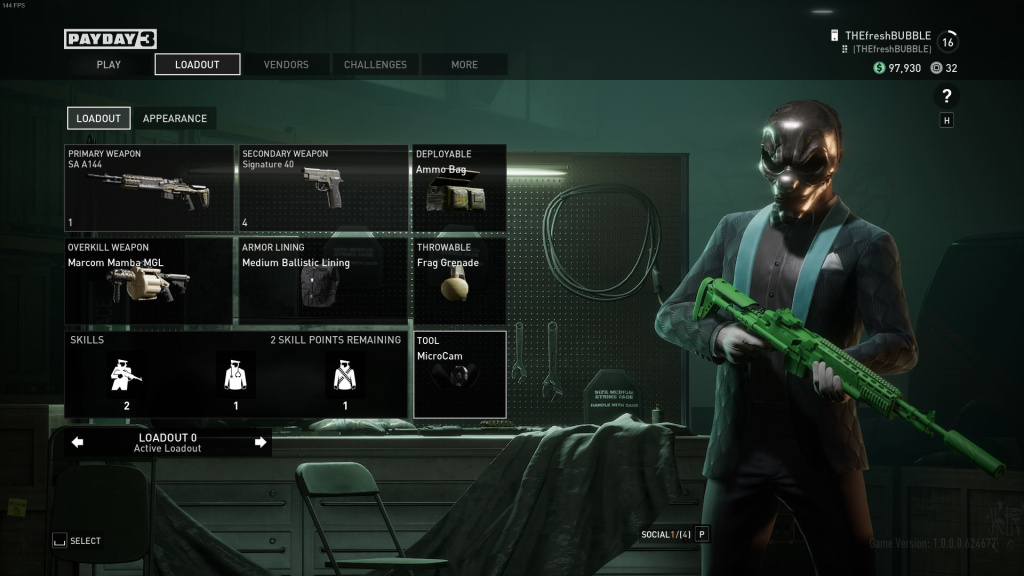Open help with the question mark icon
The height and width of the screenshot is (576, 1024).
coord(946,96)
